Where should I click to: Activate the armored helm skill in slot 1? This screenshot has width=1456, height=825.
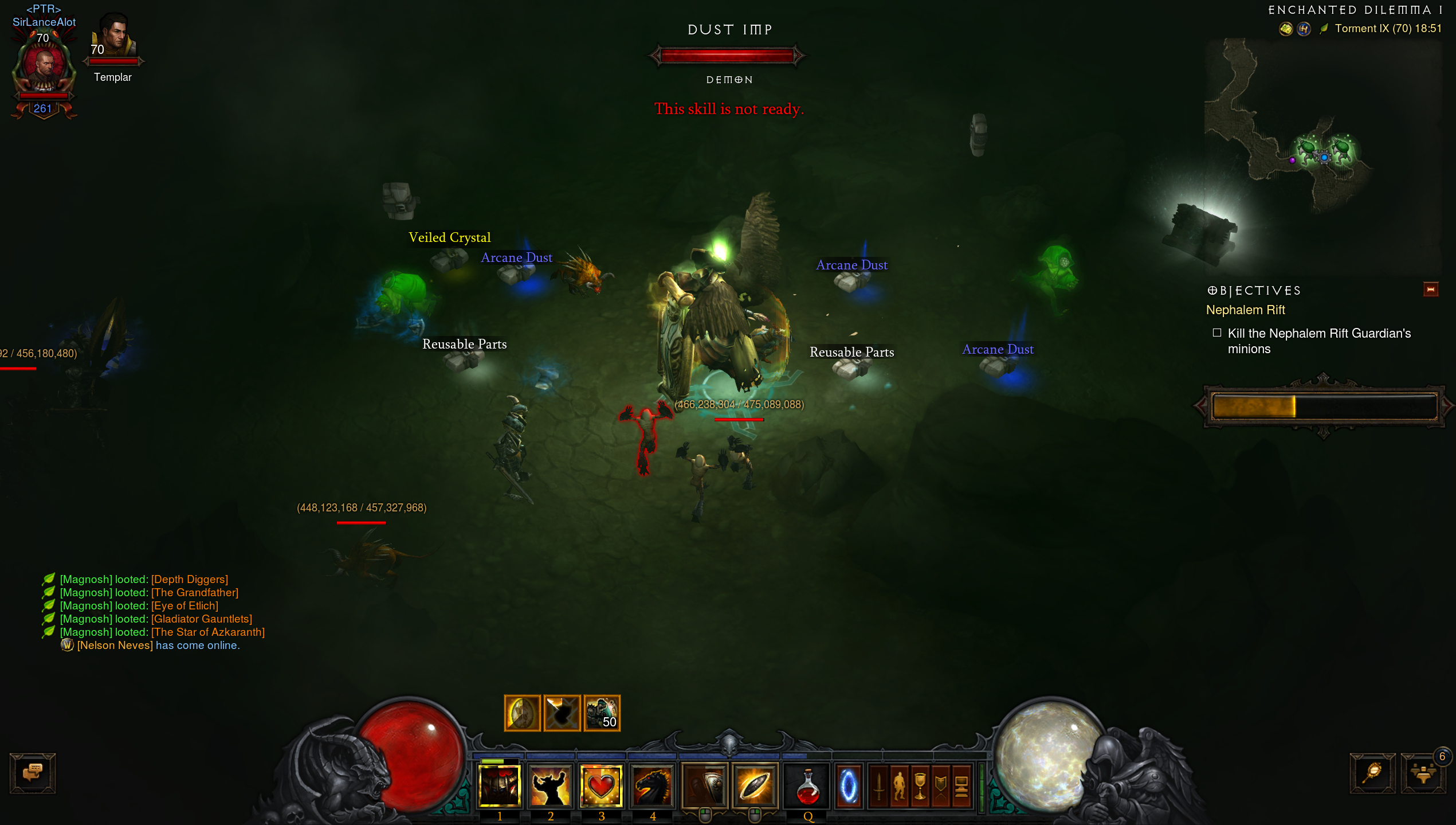[499, 785]
